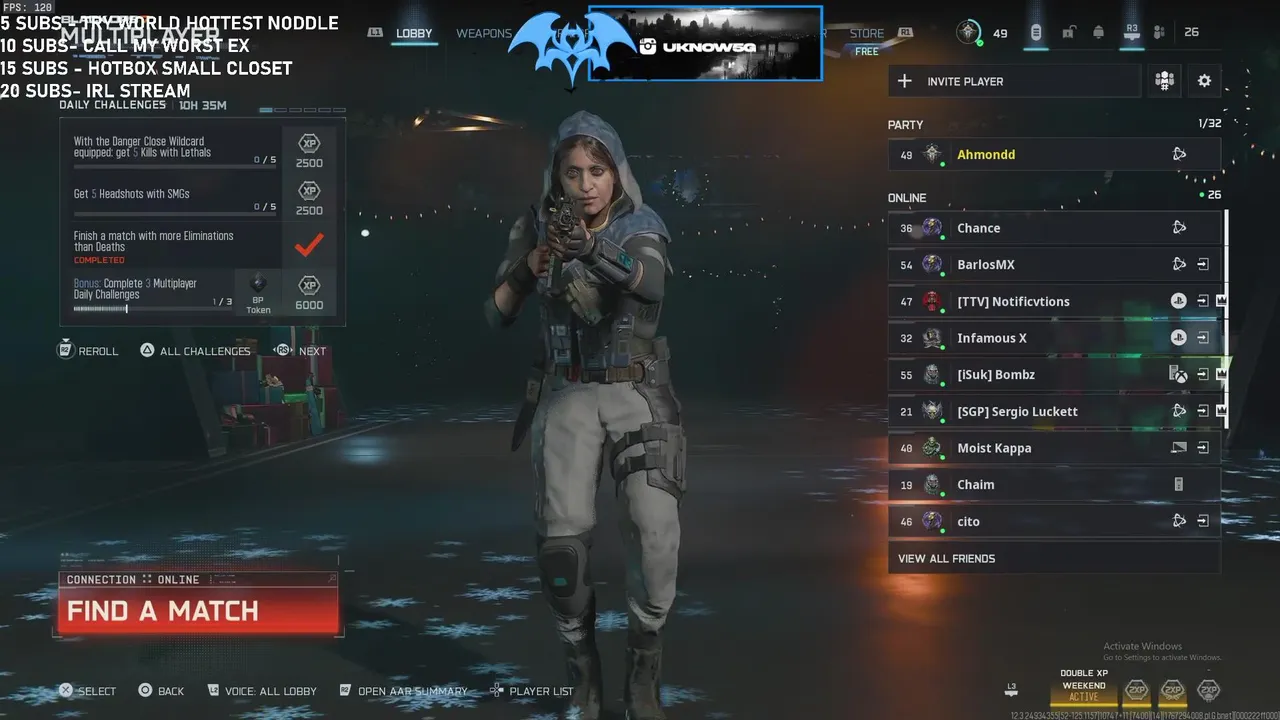This screenshot has height=720, width=1280.
Task: Switch to the Lobby tab
Action: 414,33
